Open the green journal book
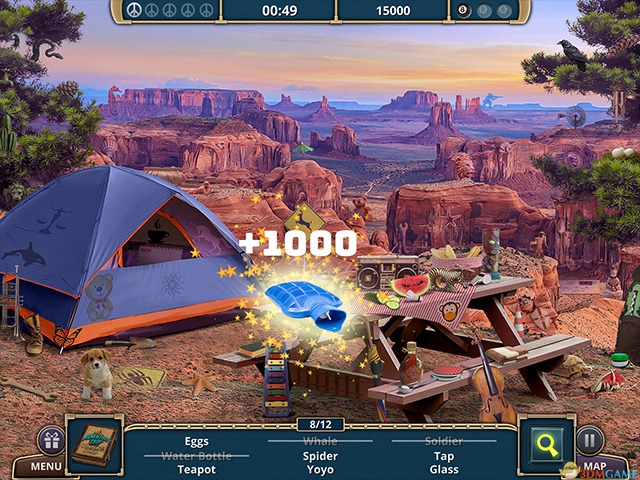Viewport: 640px width, 480px height. tap(95, 441)
